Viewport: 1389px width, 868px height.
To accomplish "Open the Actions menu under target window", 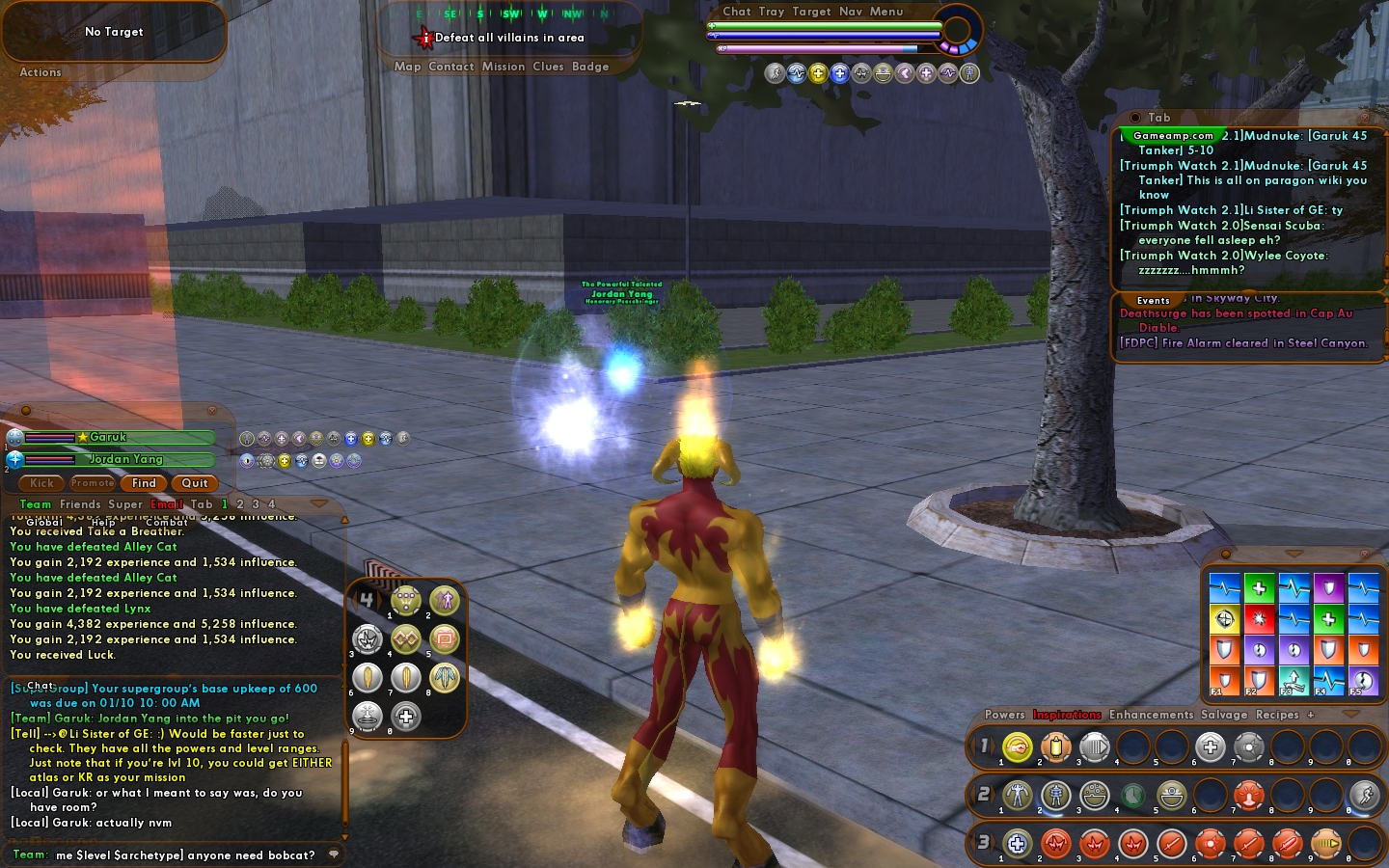I will (41, 72).
